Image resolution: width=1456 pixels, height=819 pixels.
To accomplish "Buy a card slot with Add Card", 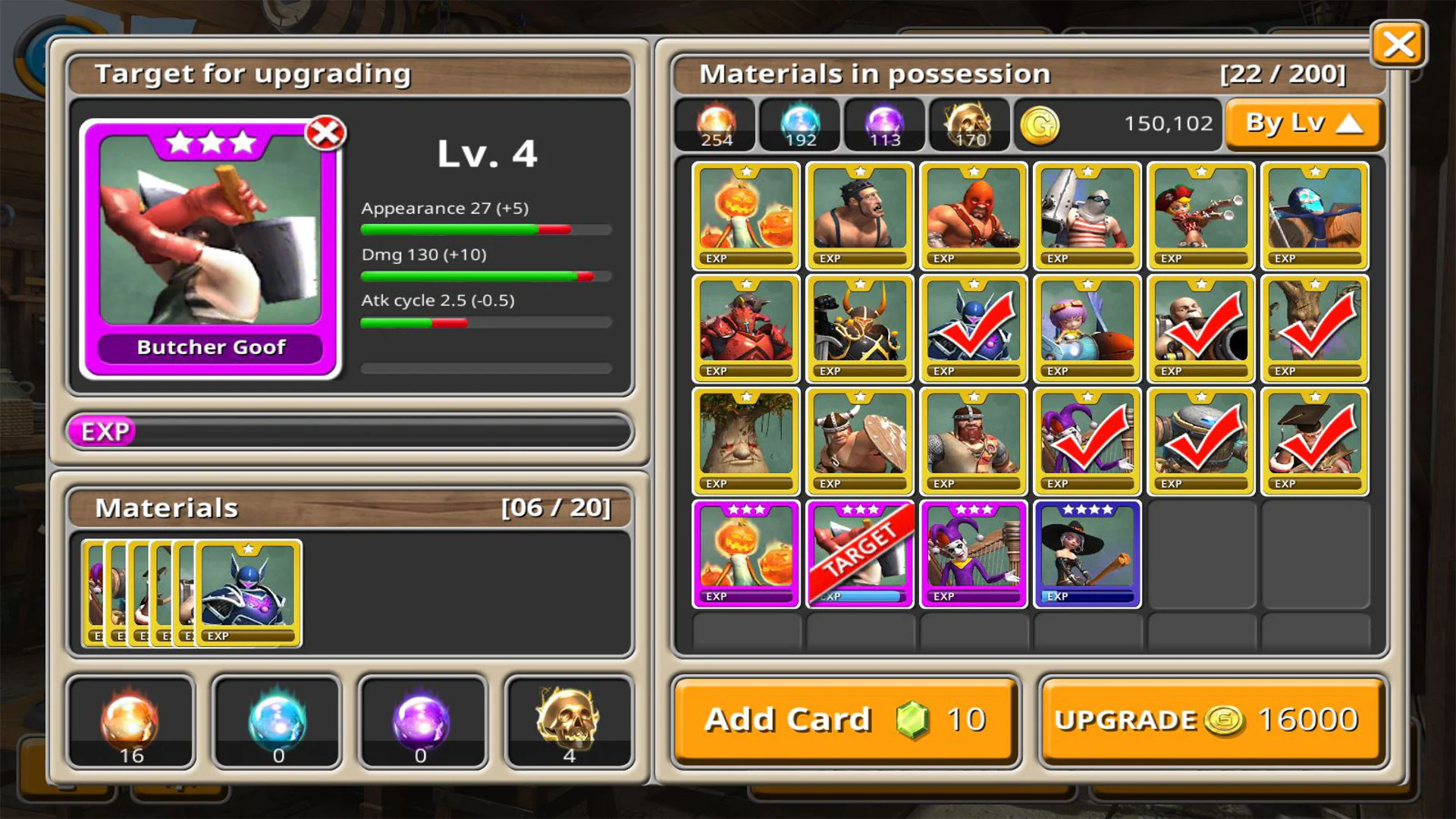I will 845,719.
